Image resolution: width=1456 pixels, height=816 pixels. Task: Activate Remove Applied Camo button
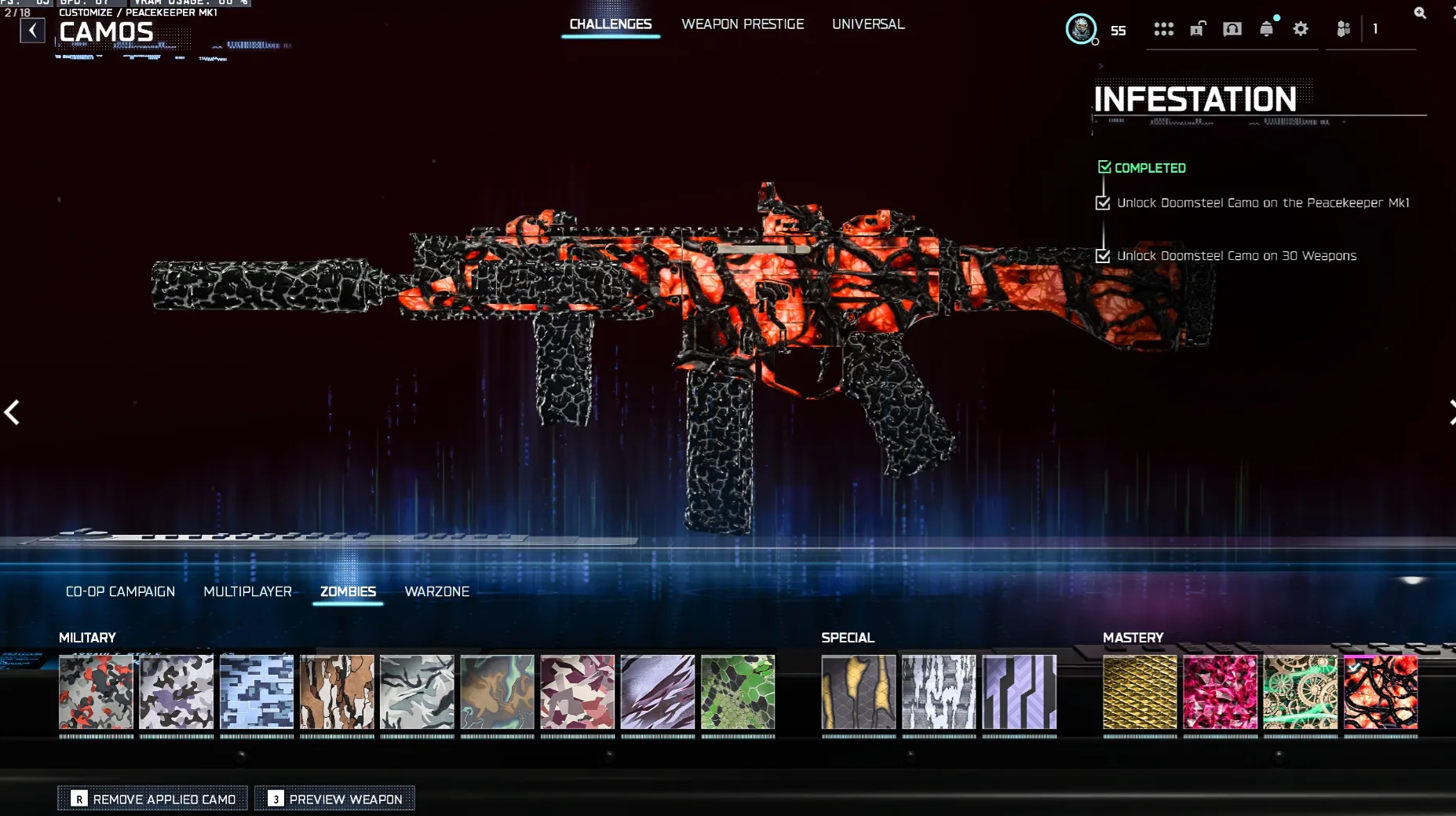click(x=152, y=798)
